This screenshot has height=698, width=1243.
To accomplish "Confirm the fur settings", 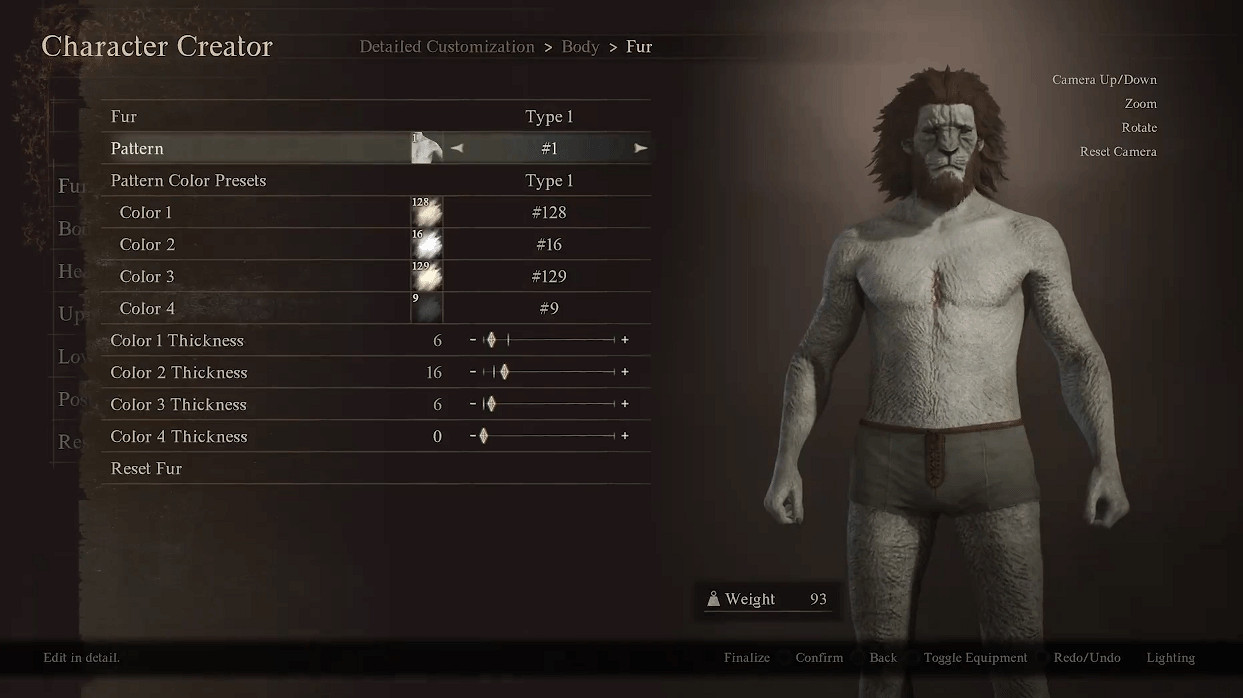I will pyautogui.click(x=819, y=657).
